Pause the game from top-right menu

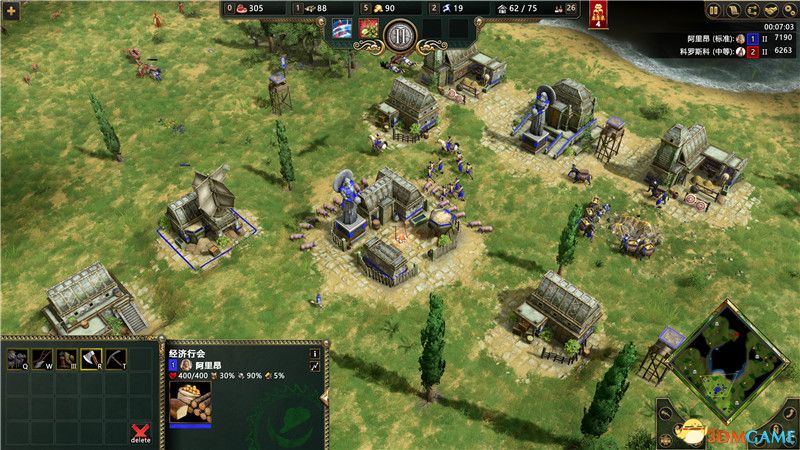click(714, 11)
